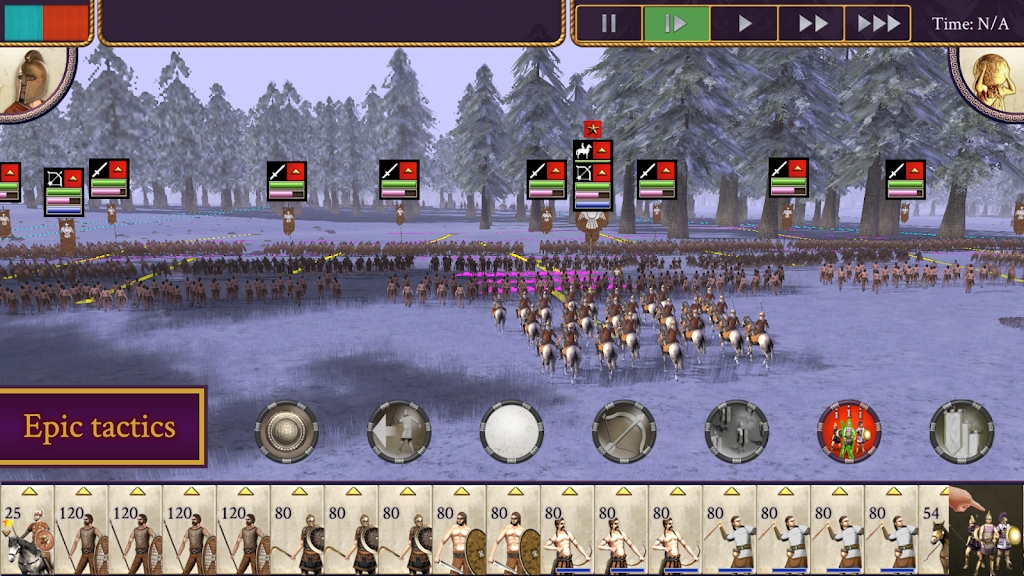Select the grouped formation command

coord(961,431)
